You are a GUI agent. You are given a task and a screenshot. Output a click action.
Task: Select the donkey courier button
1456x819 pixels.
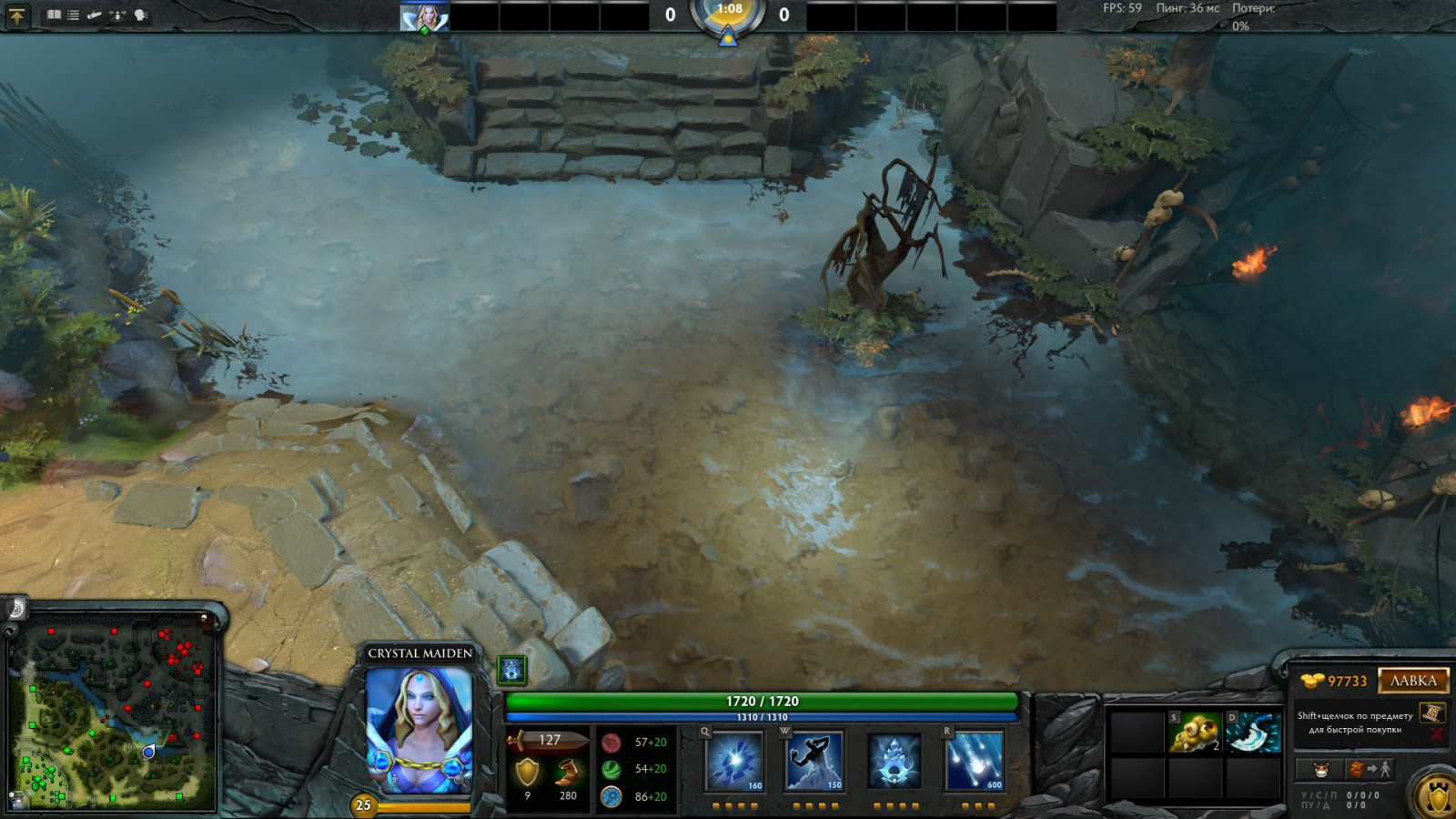[1321, 770]
